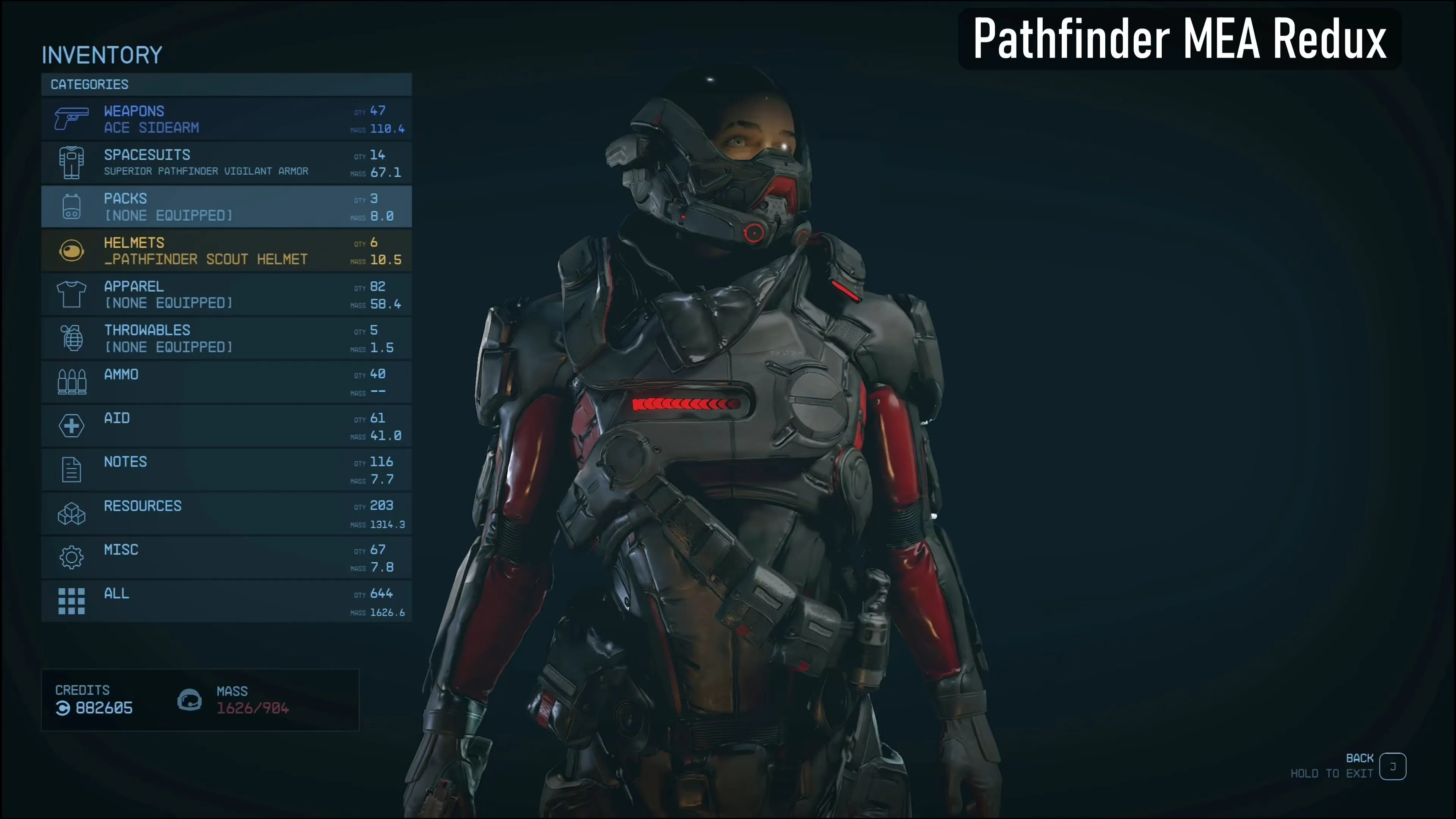
Task: Select the Throwables category
Action: (226, 338)
